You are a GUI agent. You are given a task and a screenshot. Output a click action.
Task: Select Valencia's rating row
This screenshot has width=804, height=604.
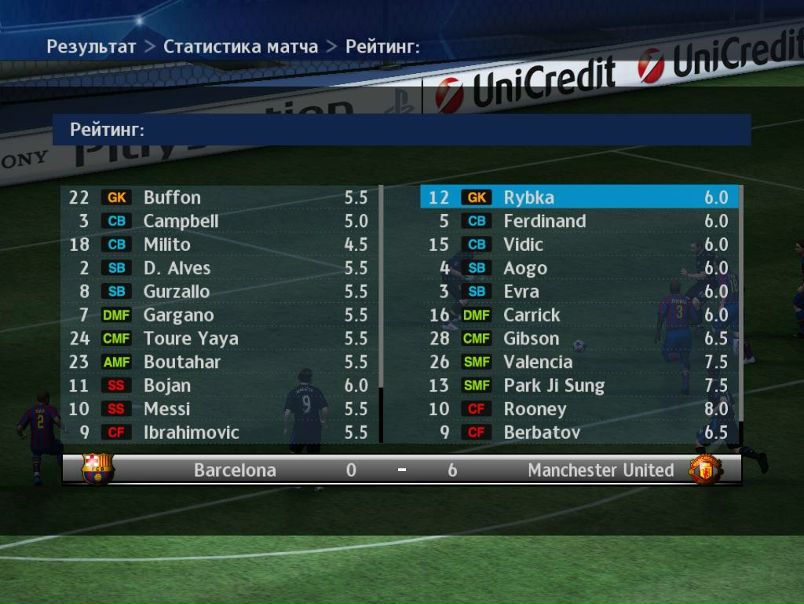coord(578,362)
